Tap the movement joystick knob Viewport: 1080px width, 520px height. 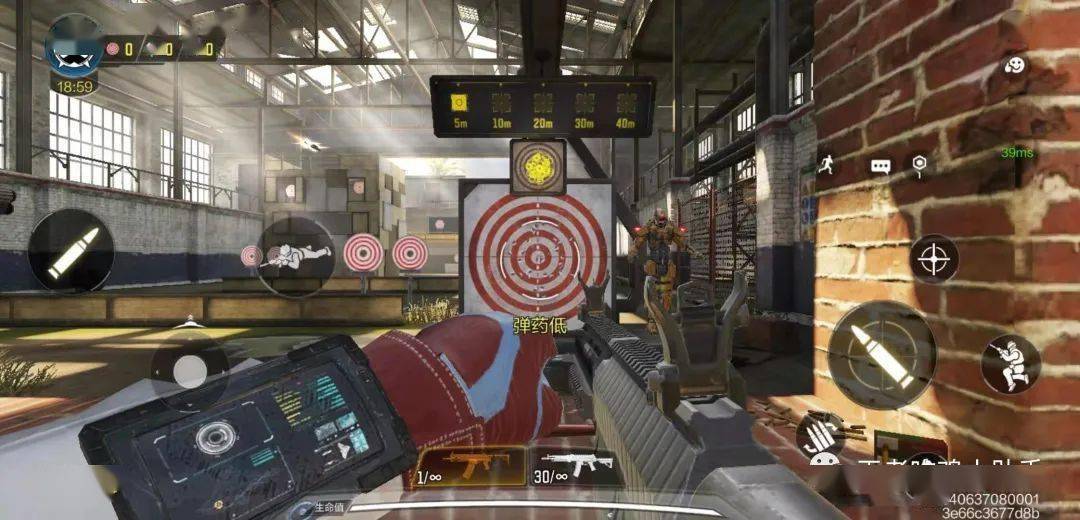click(189, 371)
